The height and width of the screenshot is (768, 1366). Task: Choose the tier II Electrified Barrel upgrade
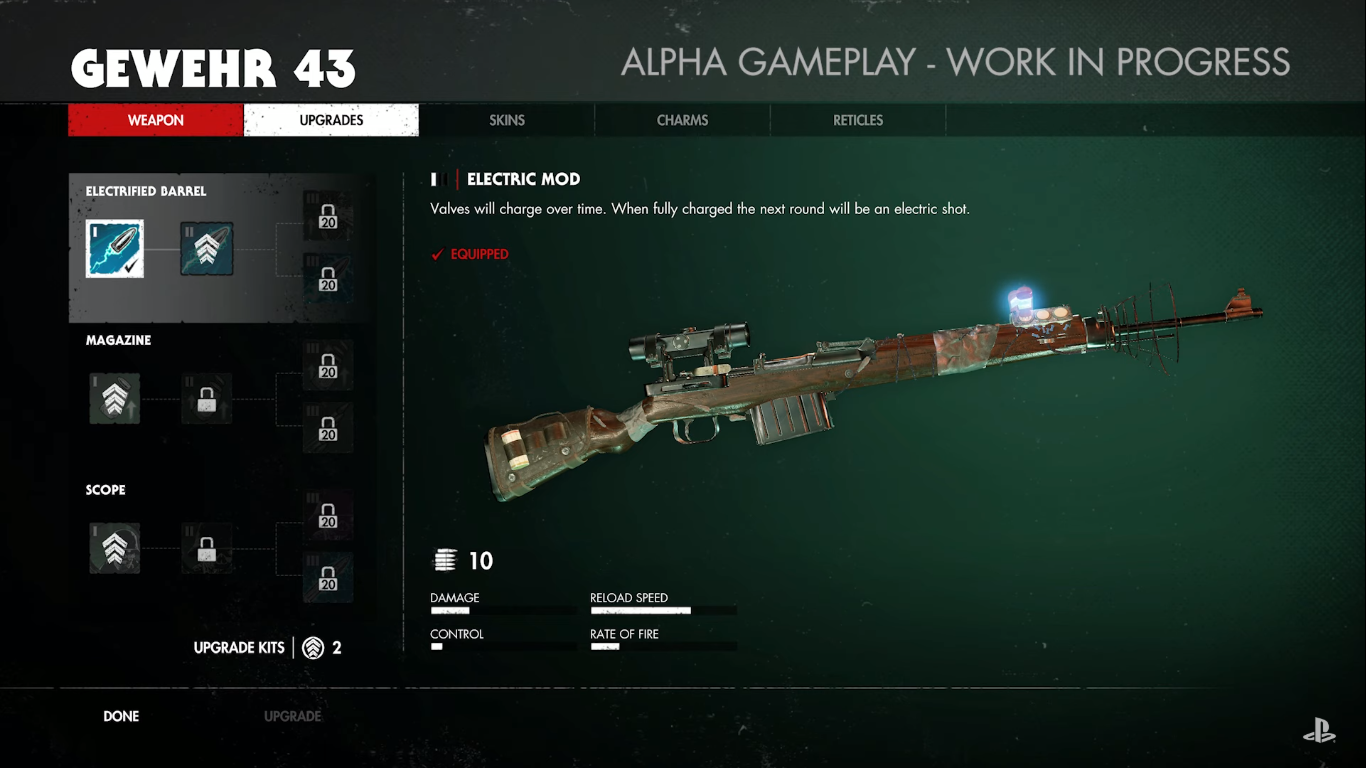(207, 249)
